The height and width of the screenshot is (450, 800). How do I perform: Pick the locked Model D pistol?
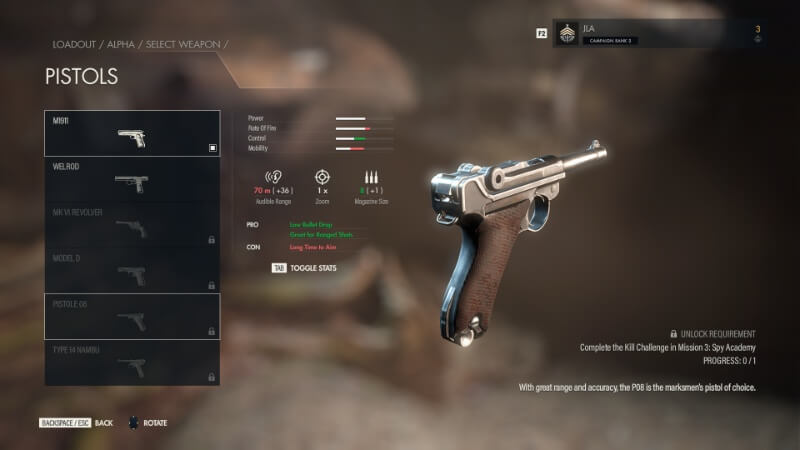click(132, 271)
